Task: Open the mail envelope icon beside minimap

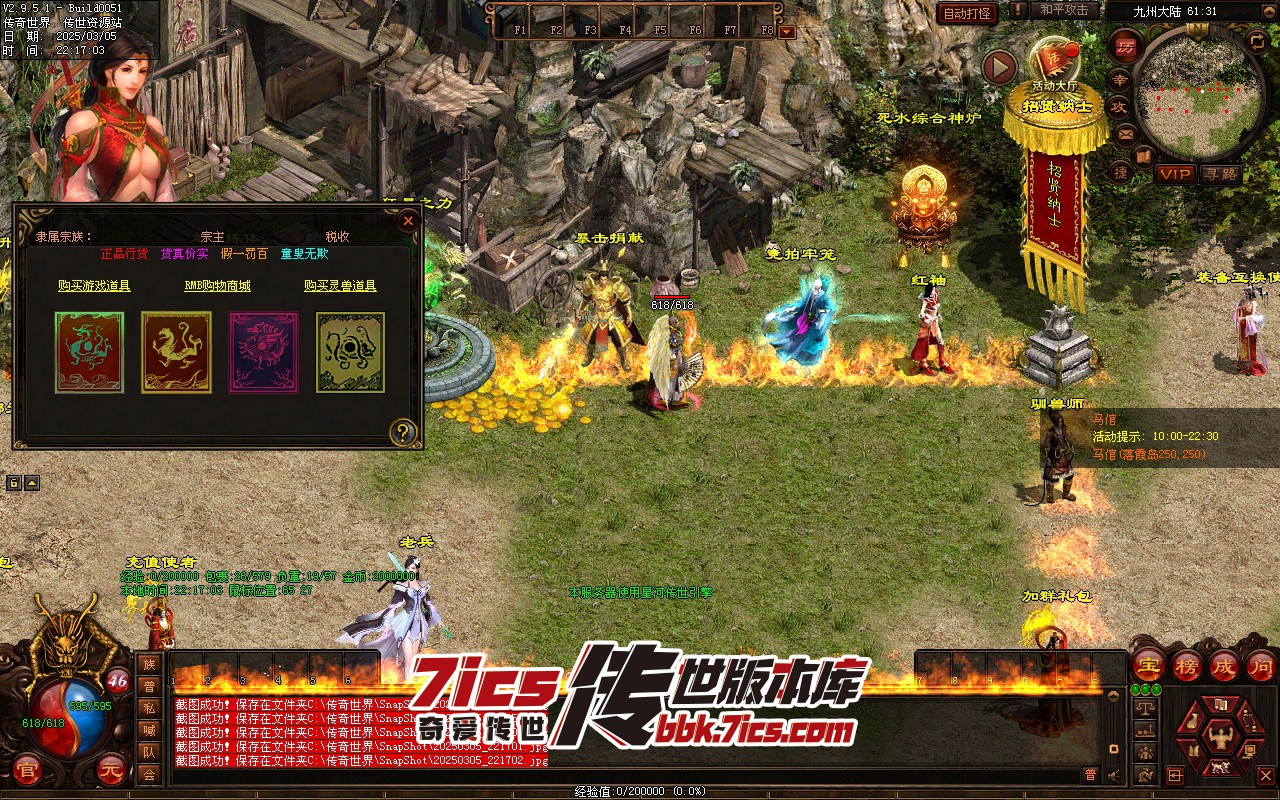Action: [1125, 133]
